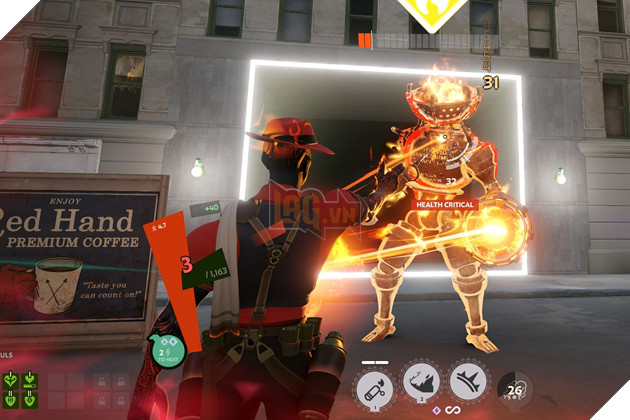The image size is (630, 420).
Task: Trigger the crossed-arcs third ability icon
Action: pyautogui.click(x=469, y=383)
